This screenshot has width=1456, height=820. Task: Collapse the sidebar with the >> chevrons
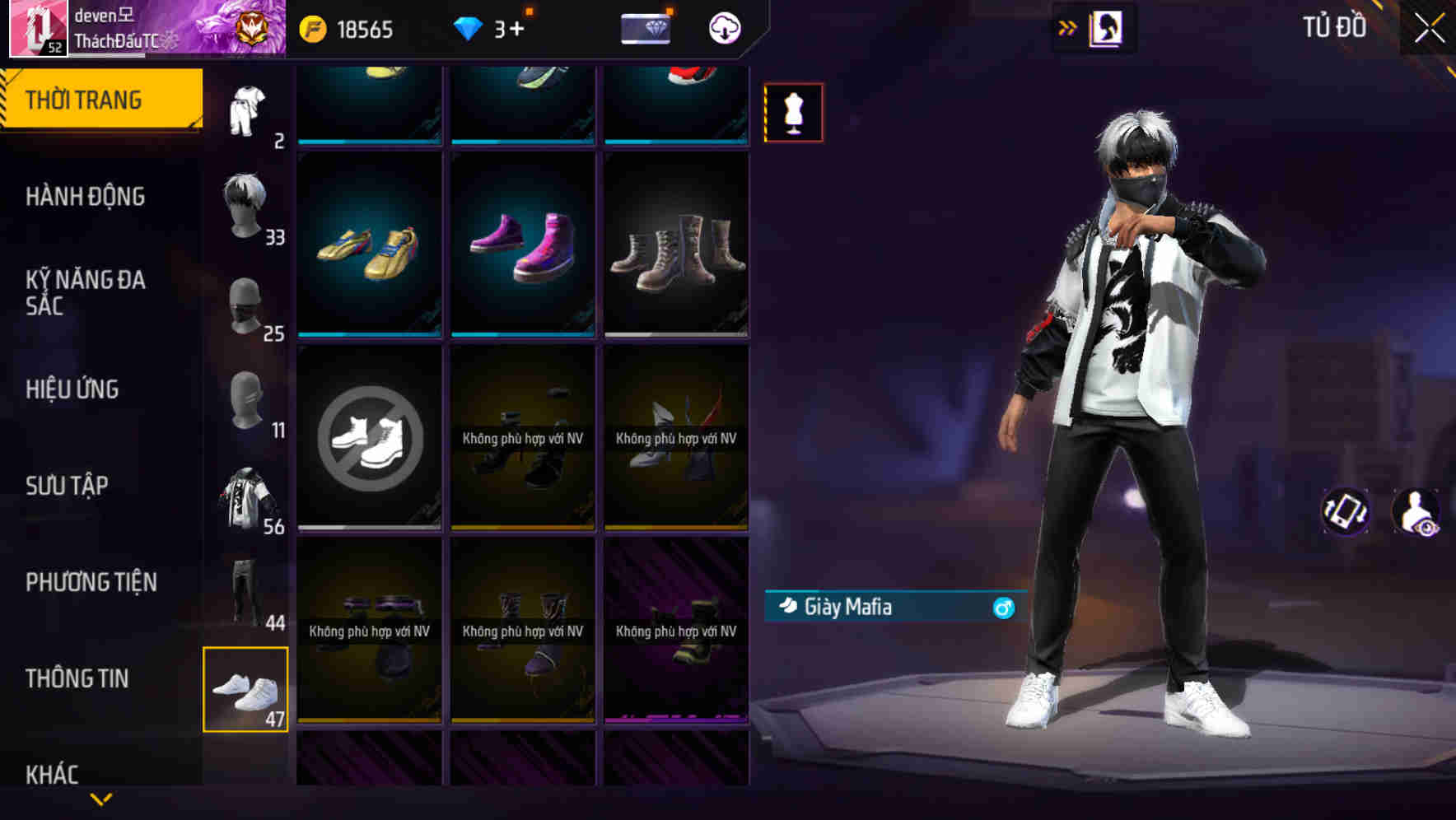pos(1066,27)
